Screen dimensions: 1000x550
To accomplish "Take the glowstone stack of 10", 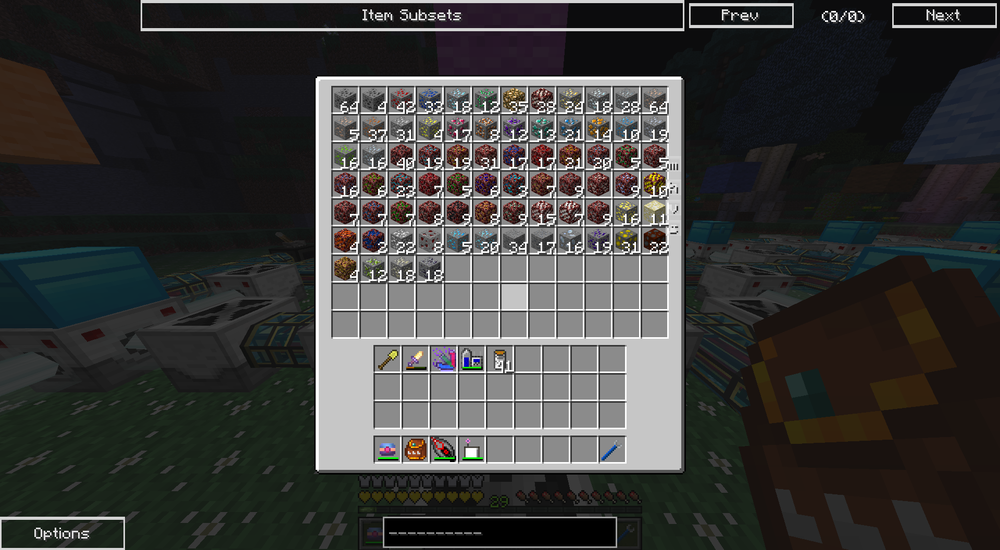I will (655, 184).
